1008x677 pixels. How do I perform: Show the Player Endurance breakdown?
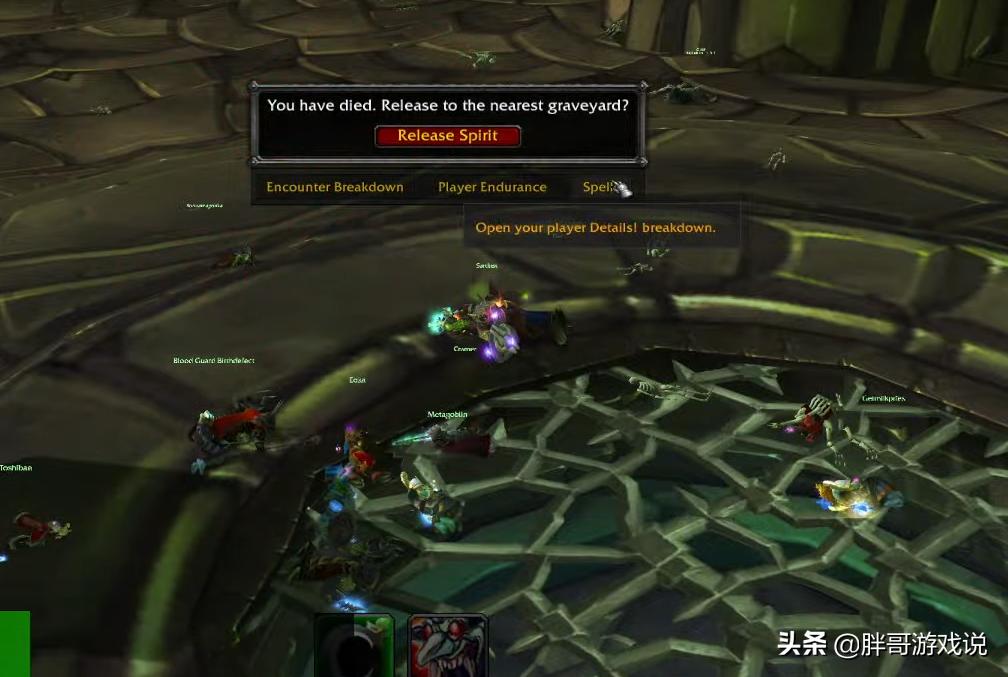pos(492,187)
